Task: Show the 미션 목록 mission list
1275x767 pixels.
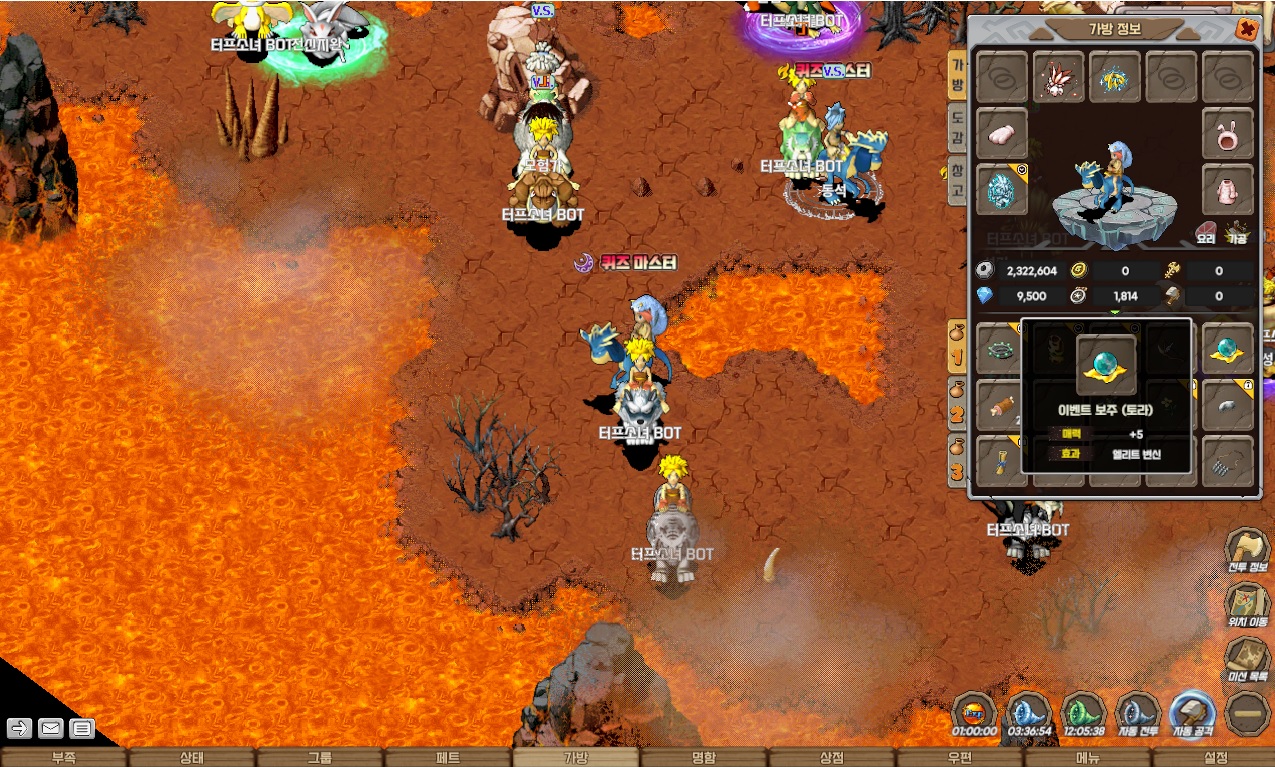Action: (x=1248, y=660)
